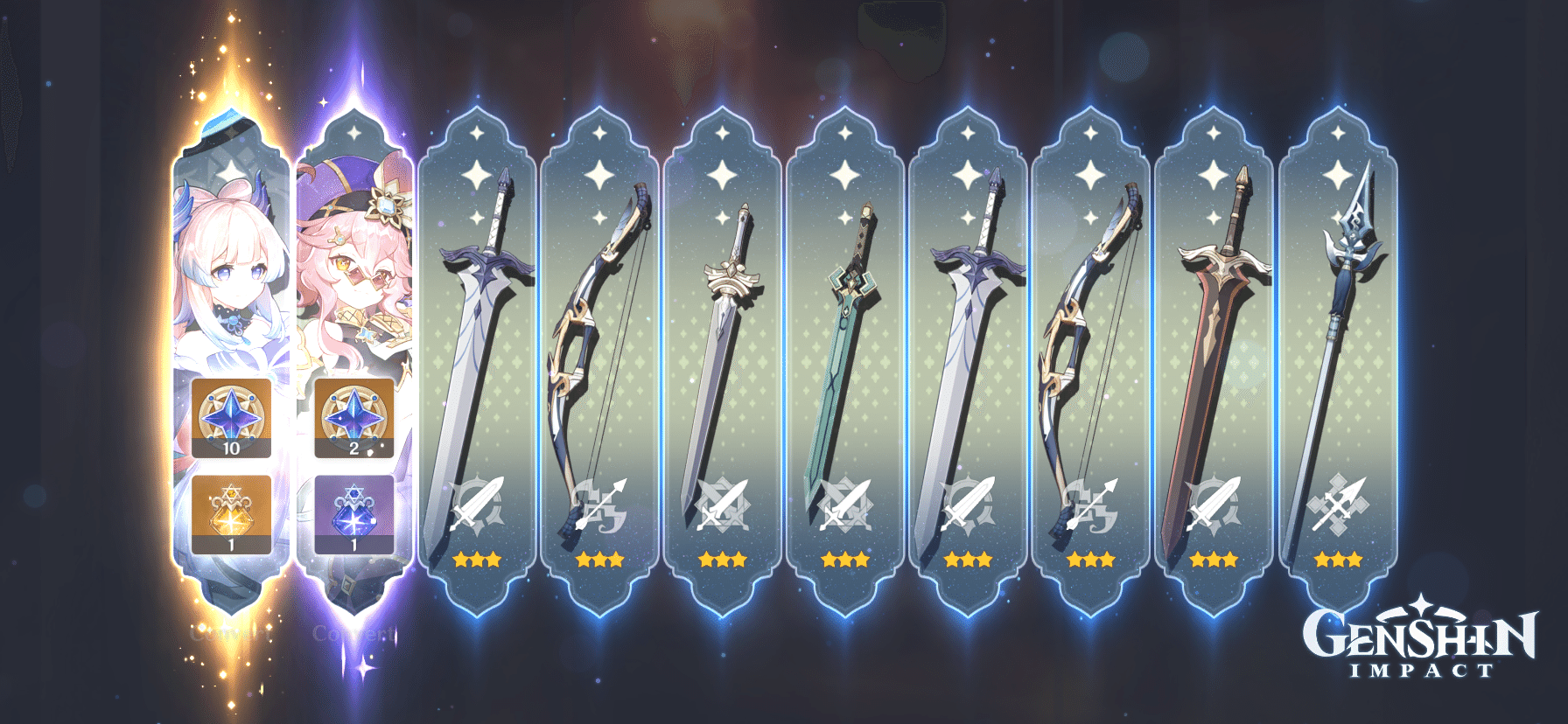Click the four-pointed star atop the first weapon card
Image resolution: width=1568 pixels, height=724 pixels.
(477, 131)
